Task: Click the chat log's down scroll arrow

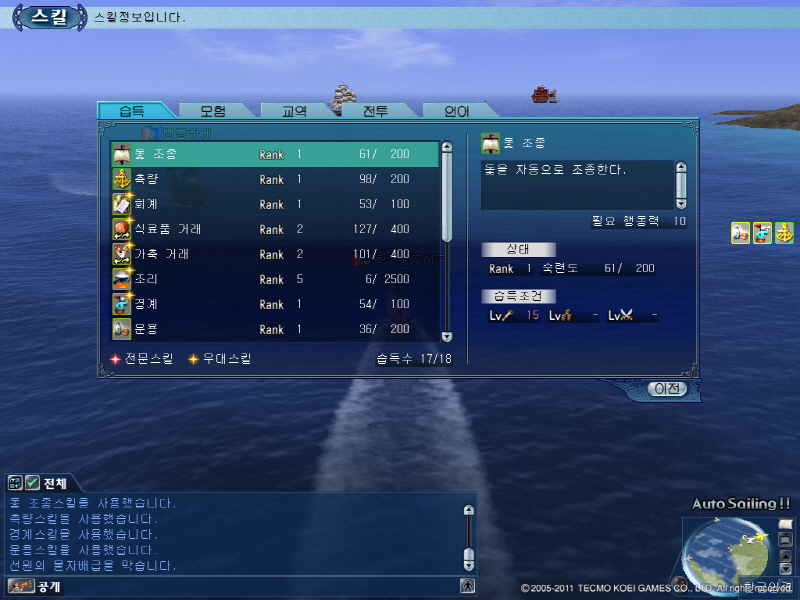Action: 468,564
